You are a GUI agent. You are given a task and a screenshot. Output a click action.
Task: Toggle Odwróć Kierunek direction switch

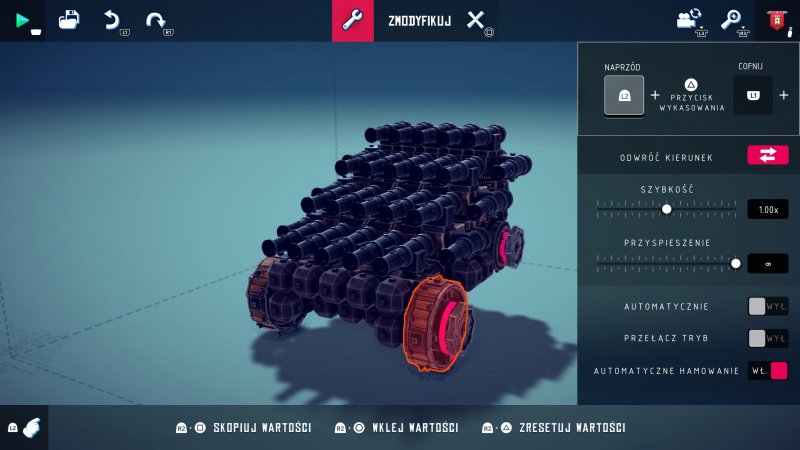click(767, 155)
